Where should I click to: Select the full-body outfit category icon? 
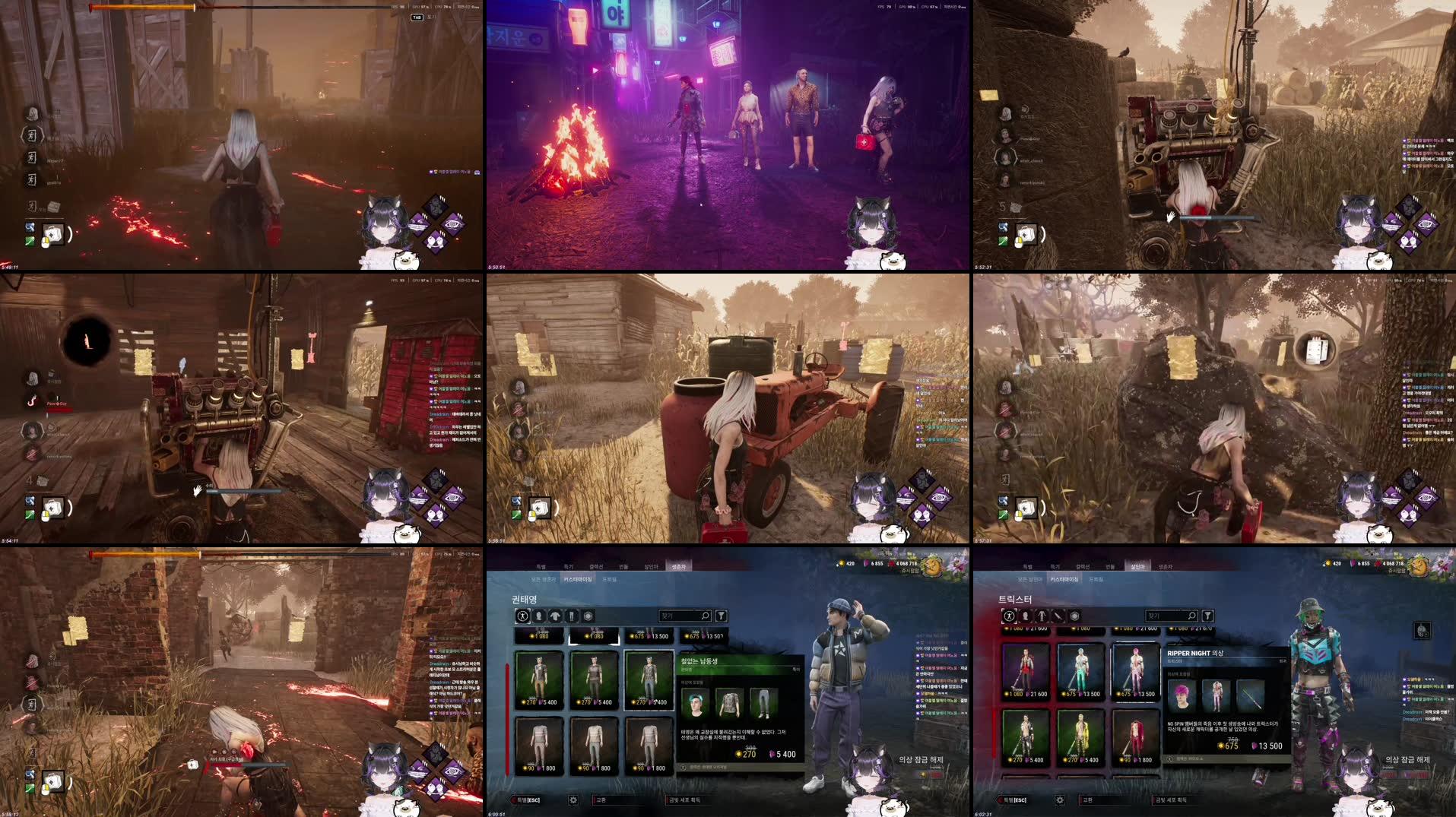pyautogui.click(x=523, y=616)
